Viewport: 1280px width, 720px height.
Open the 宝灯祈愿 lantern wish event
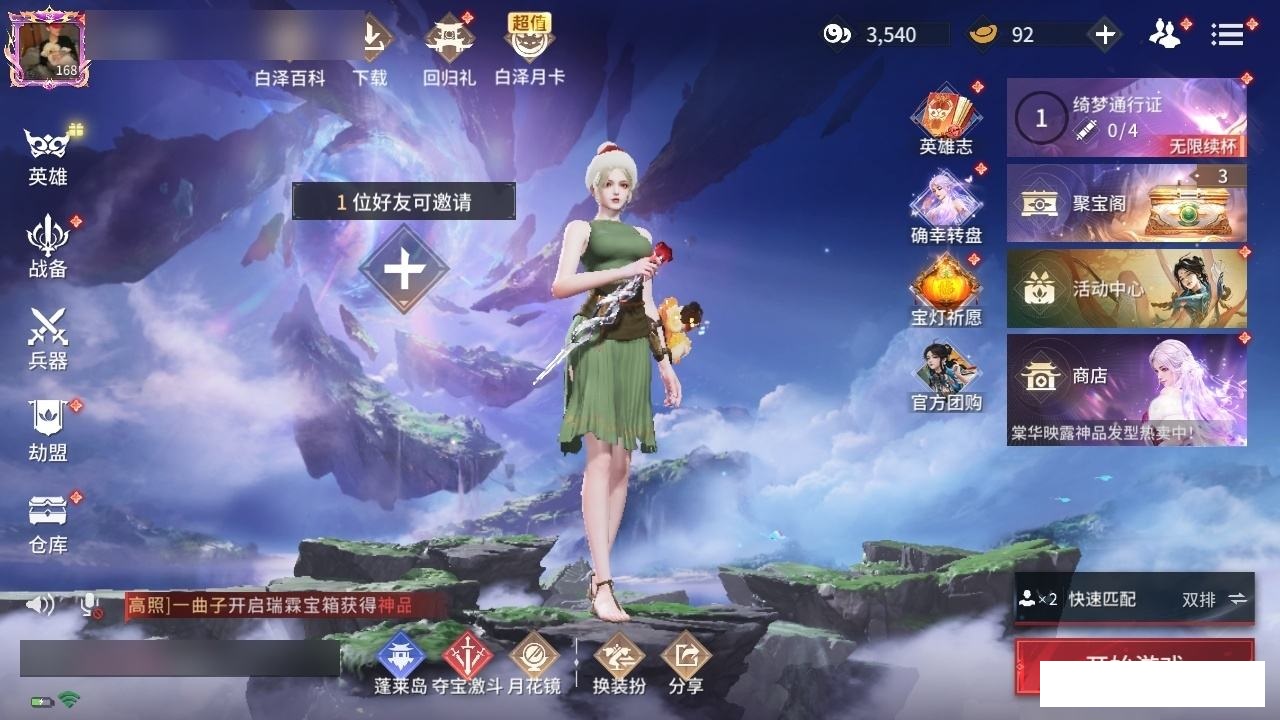945,290
